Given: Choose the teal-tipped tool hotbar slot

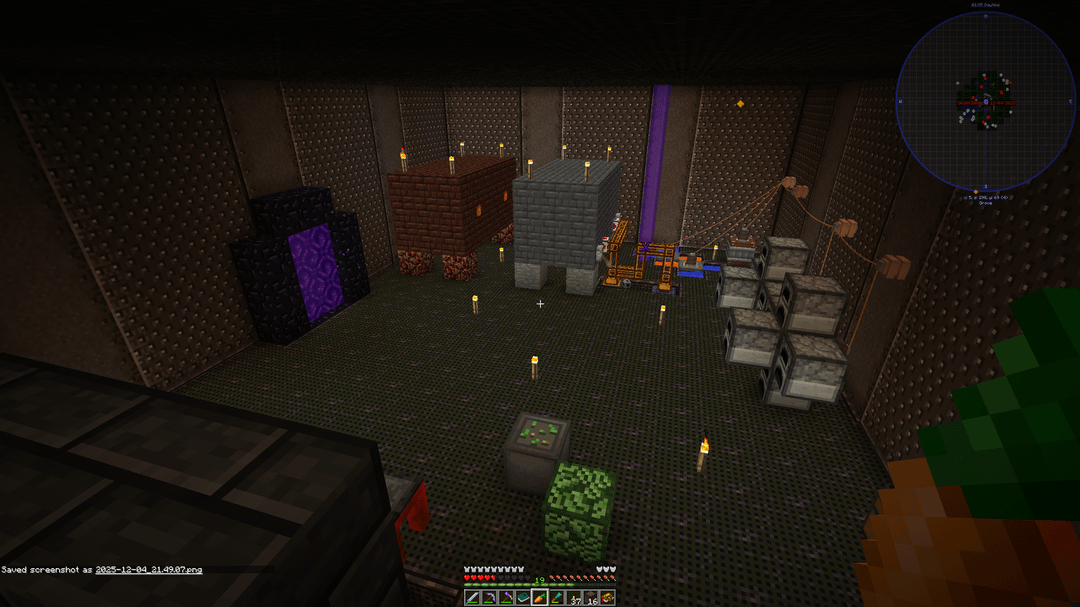Looking at the screenshot, I should click(557, 598).
